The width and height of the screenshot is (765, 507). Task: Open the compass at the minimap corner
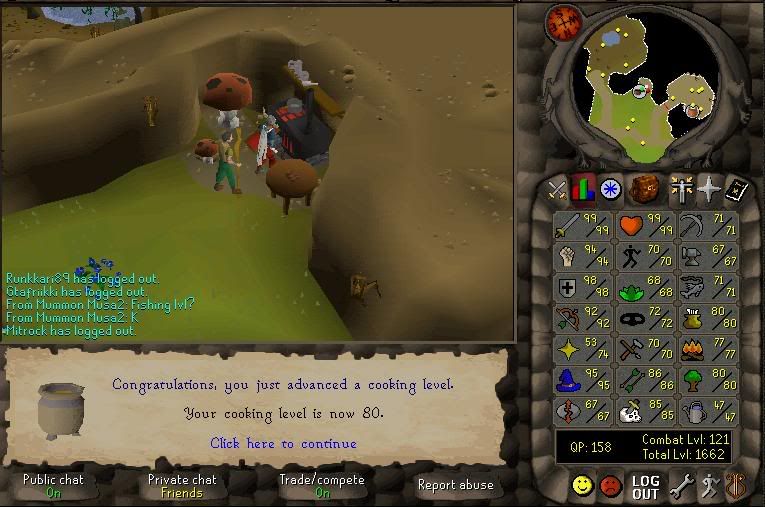click(561, 24)
